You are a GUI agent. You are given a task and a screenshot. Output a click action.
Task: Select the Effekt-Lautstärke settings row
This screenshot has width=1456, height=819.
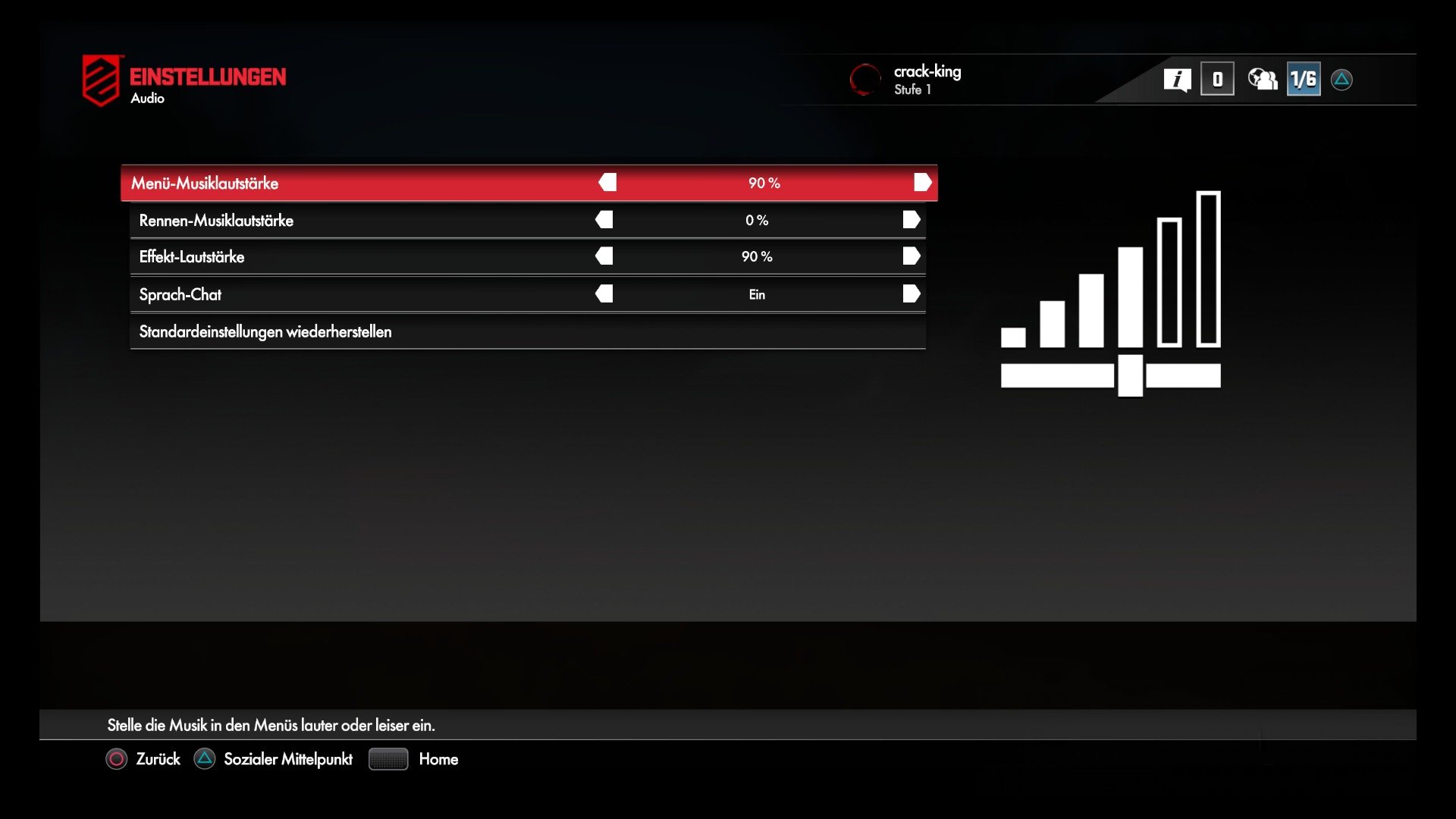pyautogui.click(x=341, y=256)
